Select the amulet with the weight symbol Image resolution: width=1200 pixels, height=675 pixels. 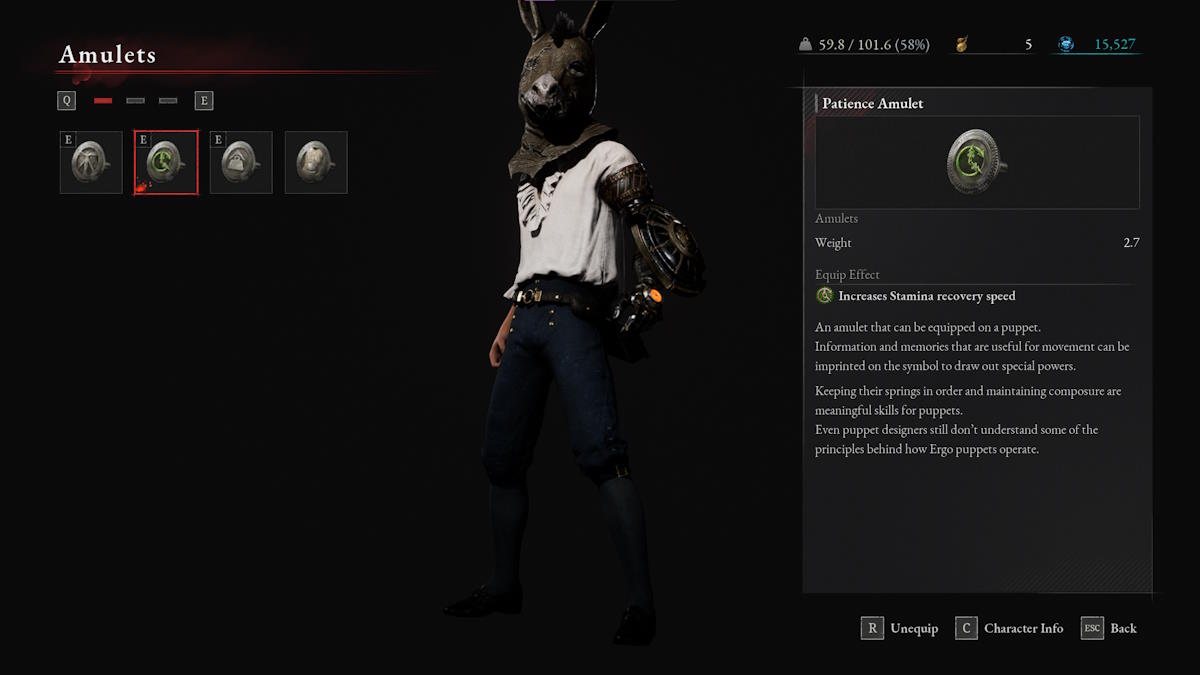pyautogui.click(x=241, y=162)
